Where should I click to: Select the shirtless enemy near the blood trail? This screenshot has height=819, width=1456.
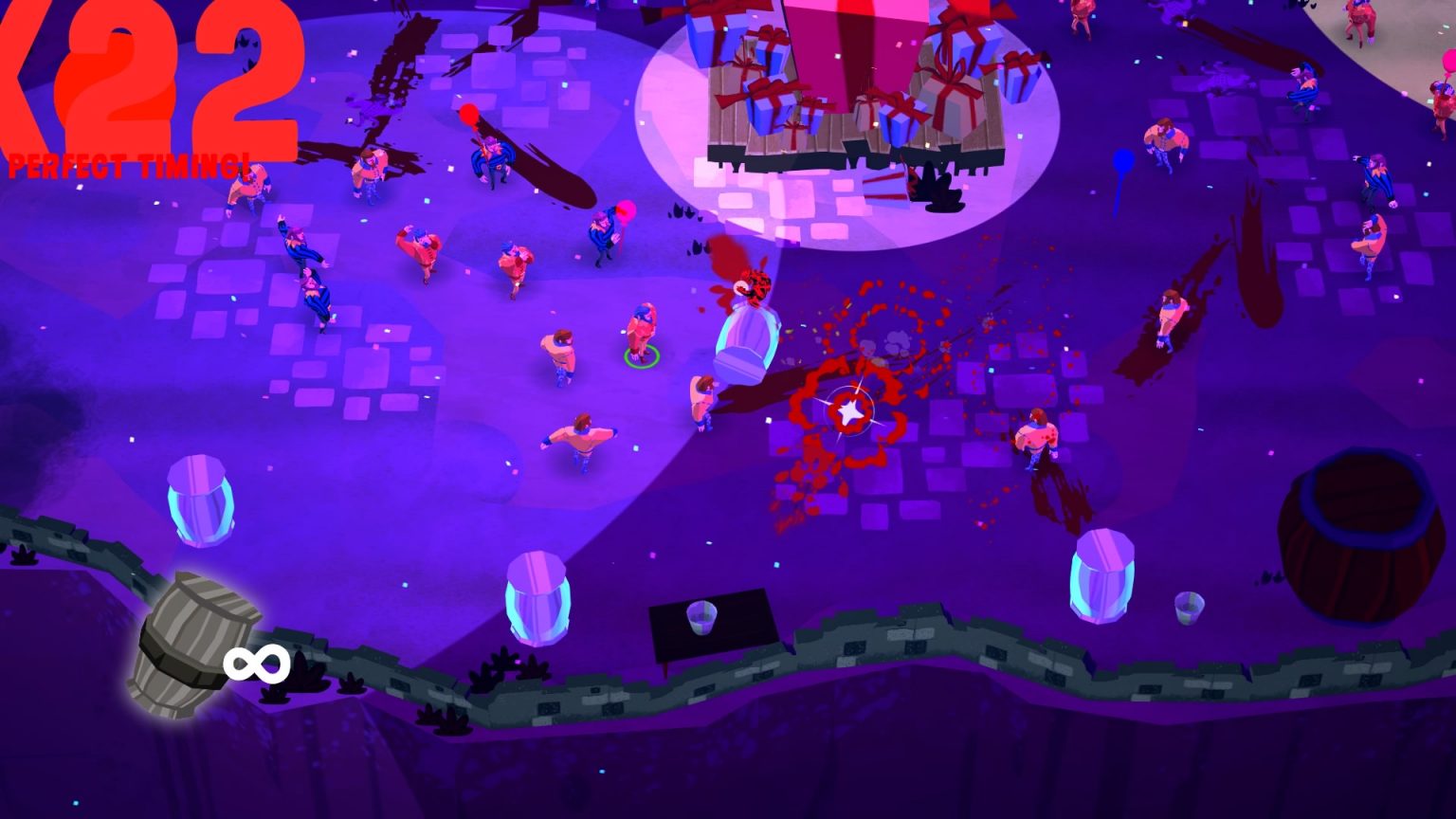(1036, 436)
